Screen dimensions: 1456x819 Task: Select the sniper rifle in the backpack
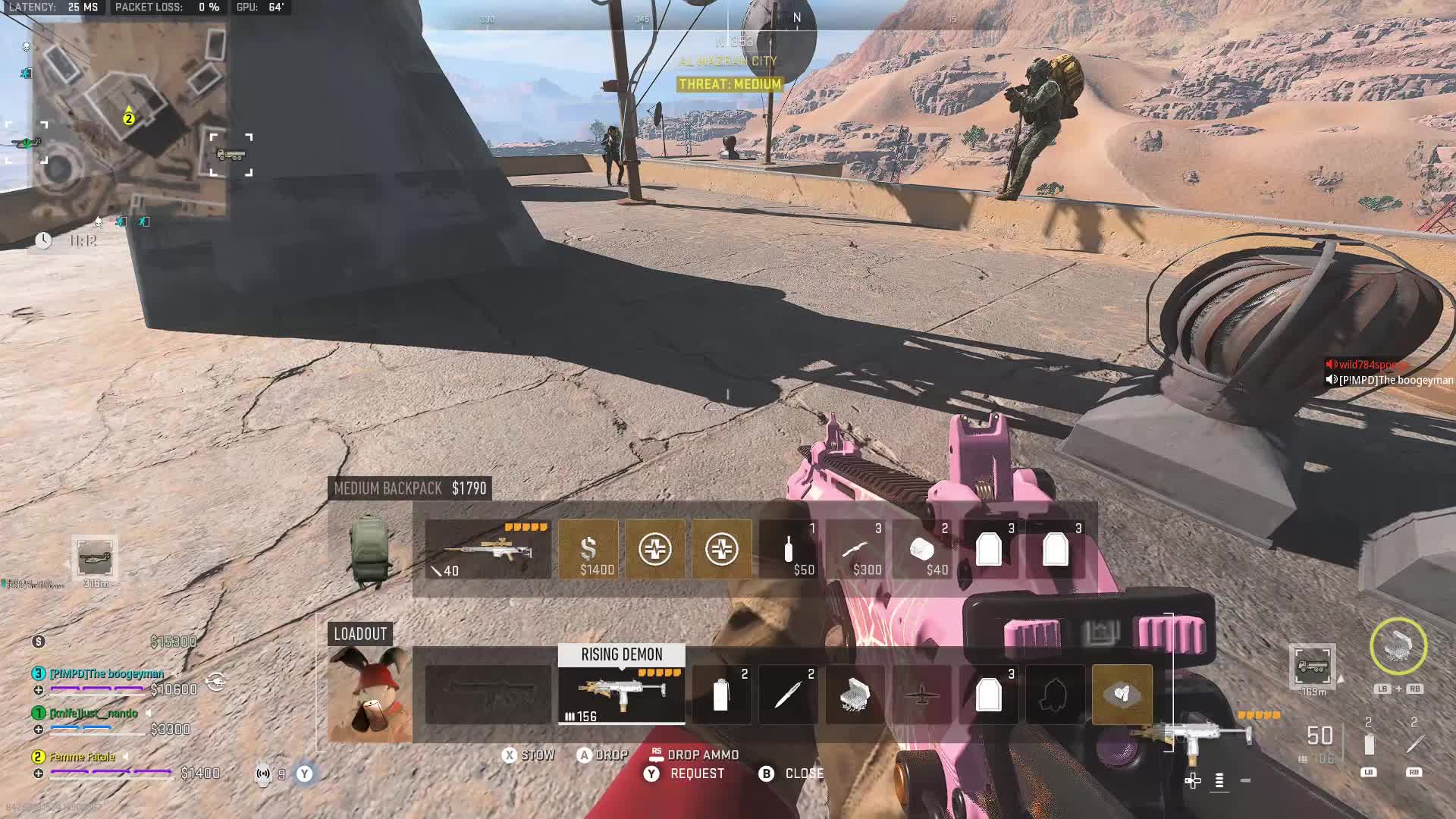(x=488, y=549)
